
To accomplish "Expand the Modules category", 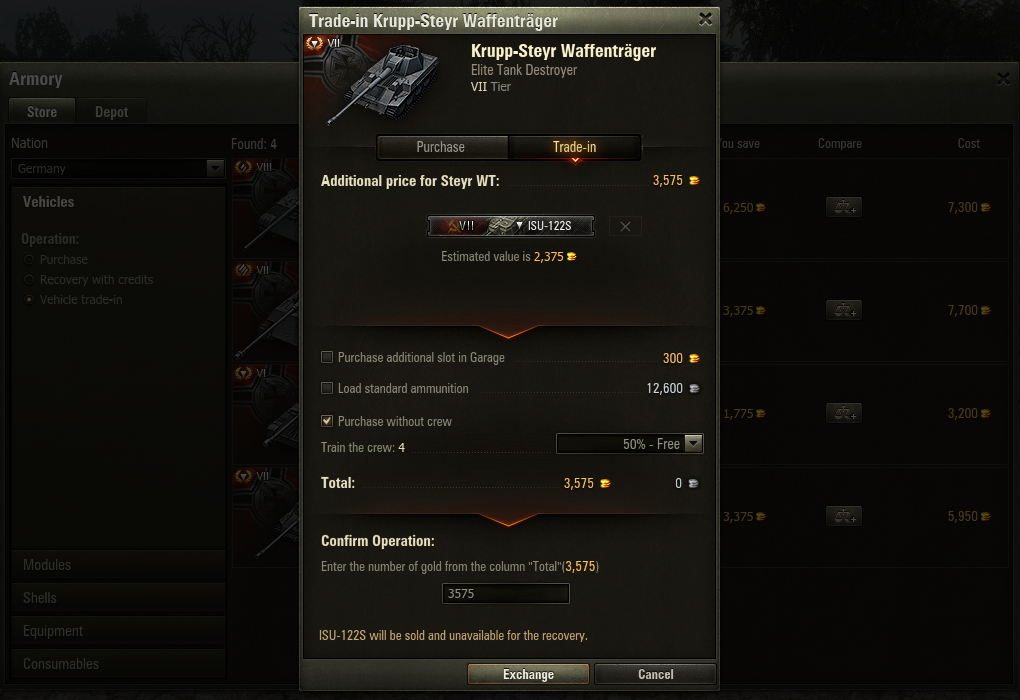I will (47, 565).
